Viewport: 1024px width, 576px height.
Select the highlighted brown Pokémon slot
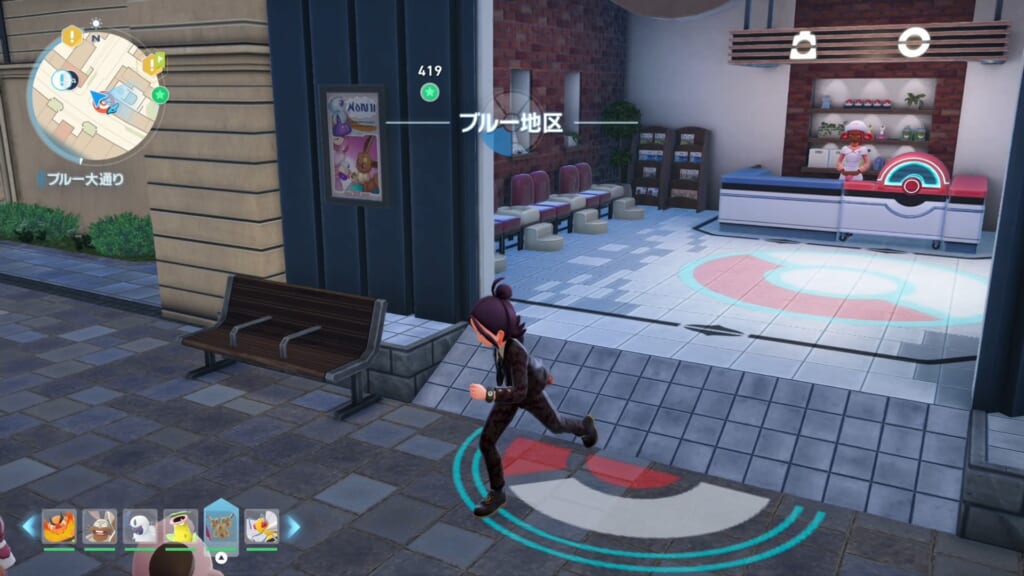(221, 525)
